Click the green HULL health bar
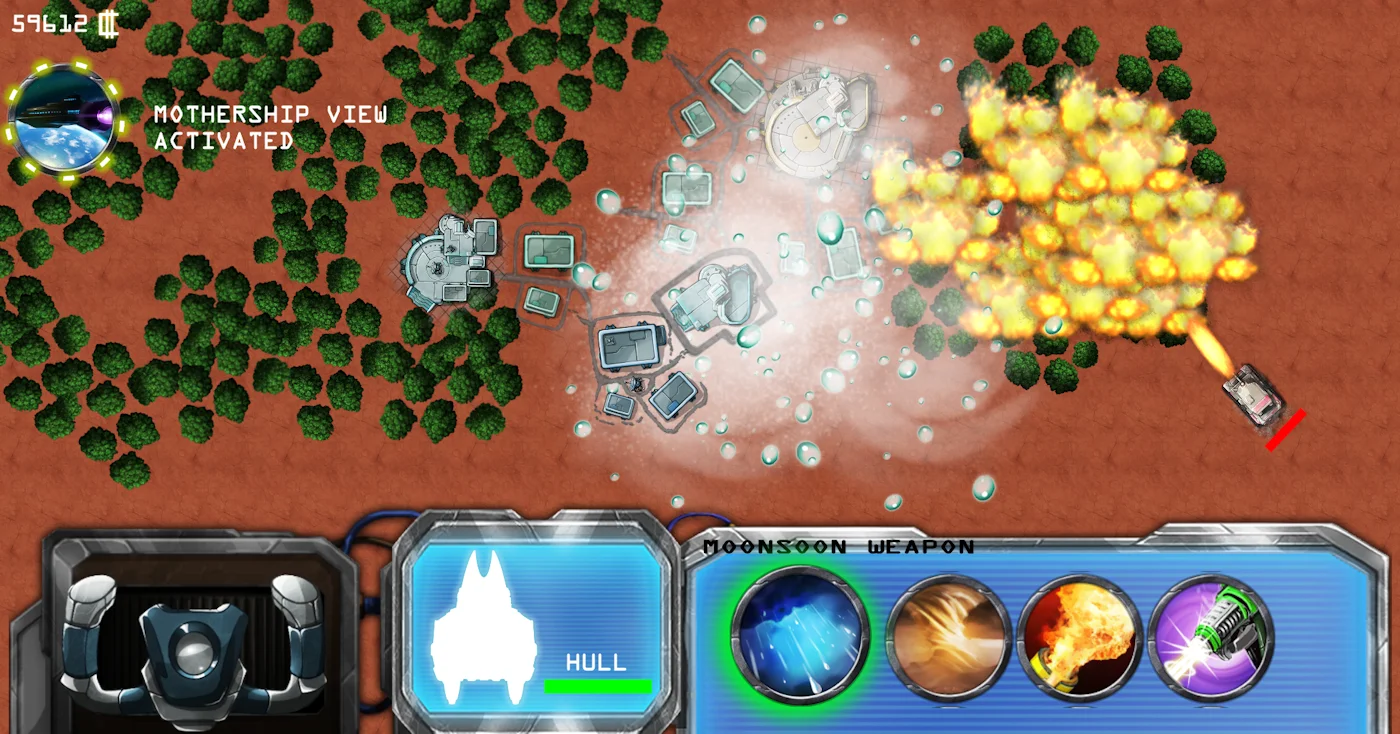The height and width of the screenshot is (734, 1400). tap(599, 686)
